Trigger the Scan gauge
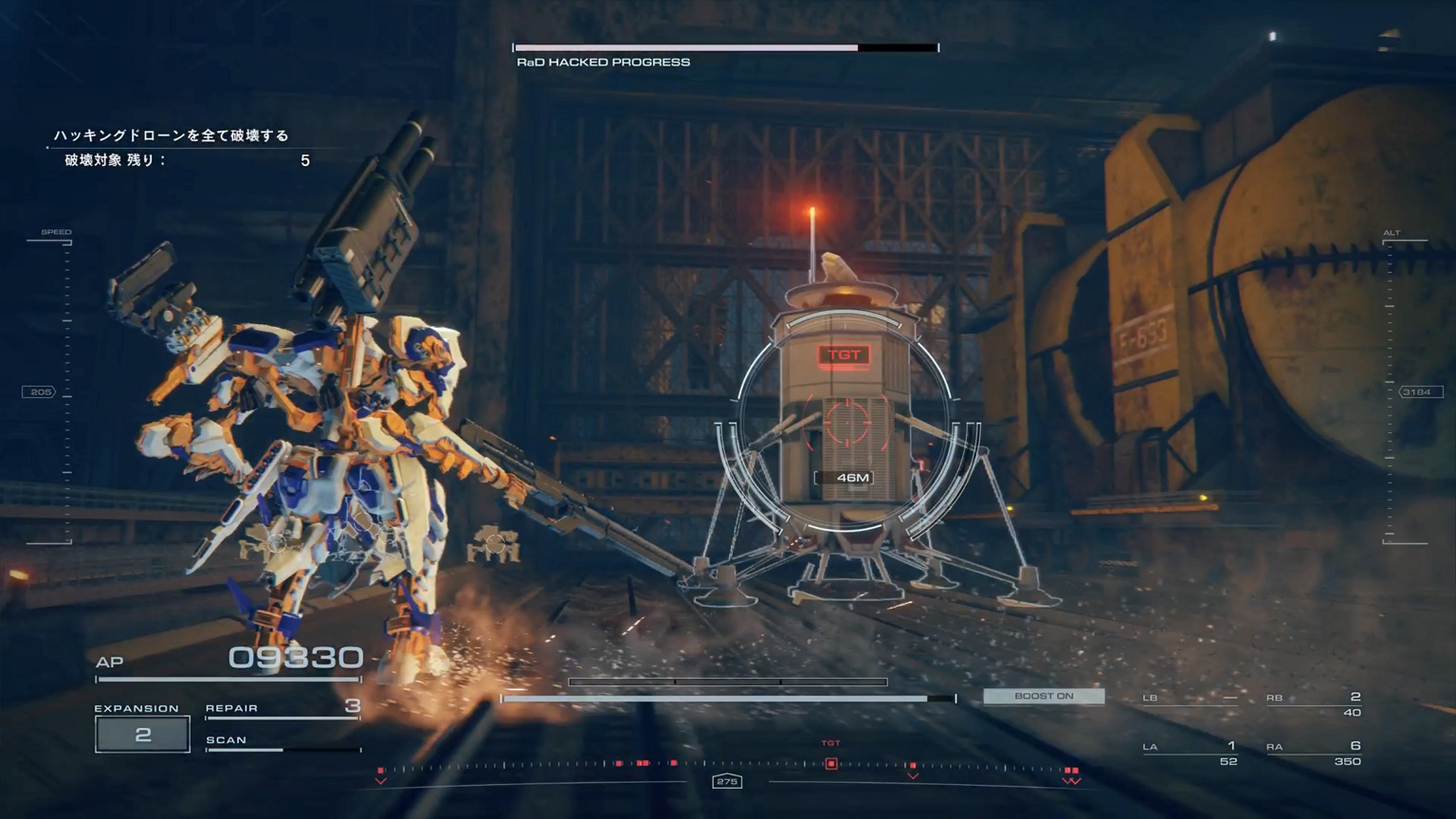Viewport: 1456px width, 819px height. (282, 741)
